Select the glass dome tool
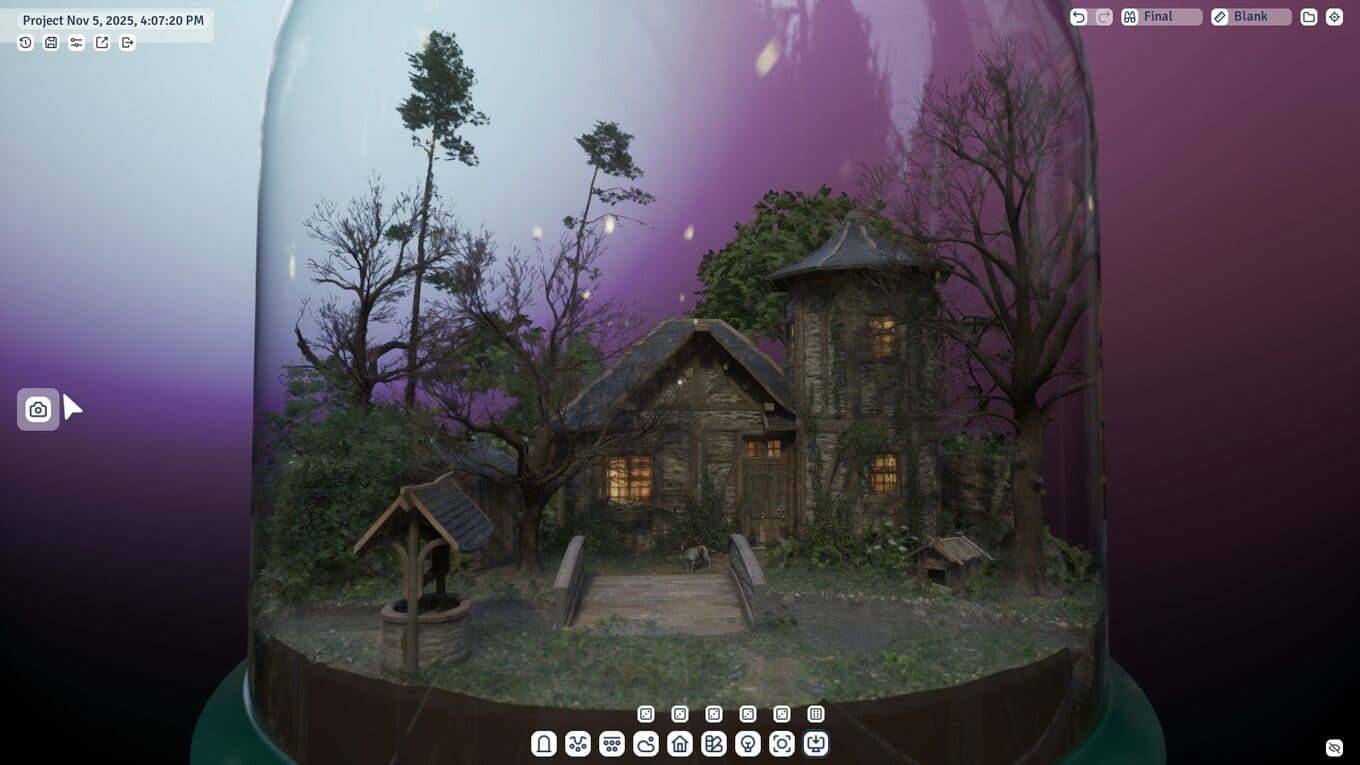1360x765 pixels. pos(544,744)
